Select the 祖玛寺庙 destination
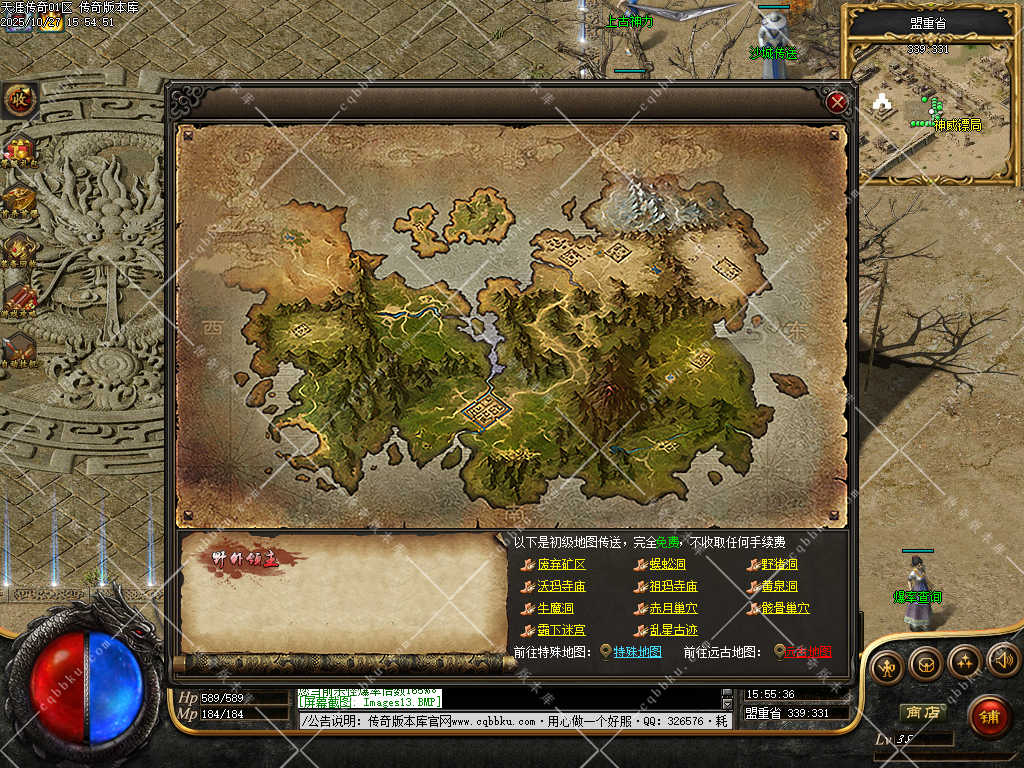Screen dimensions: 1024x768 click(x=673, y=586)
